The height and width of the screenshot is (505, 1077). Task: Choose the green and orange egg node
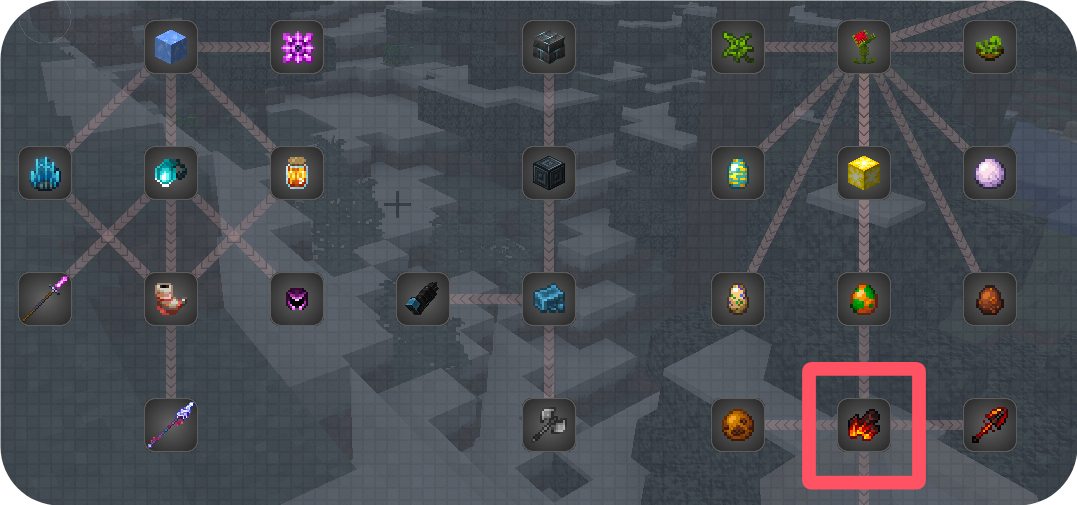864,299
